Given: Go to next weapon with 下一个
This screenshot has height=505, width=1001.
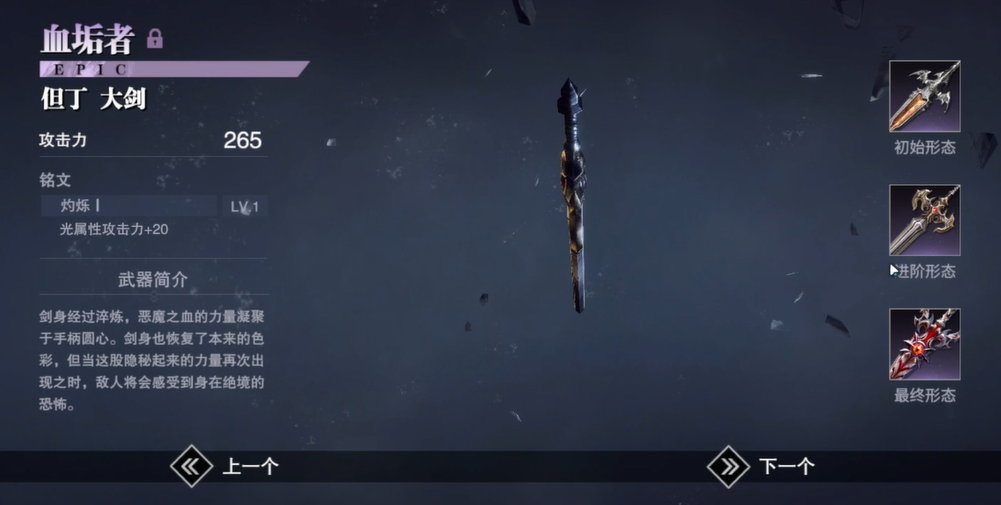Looking at the screenshot, I should pos(762,466).
